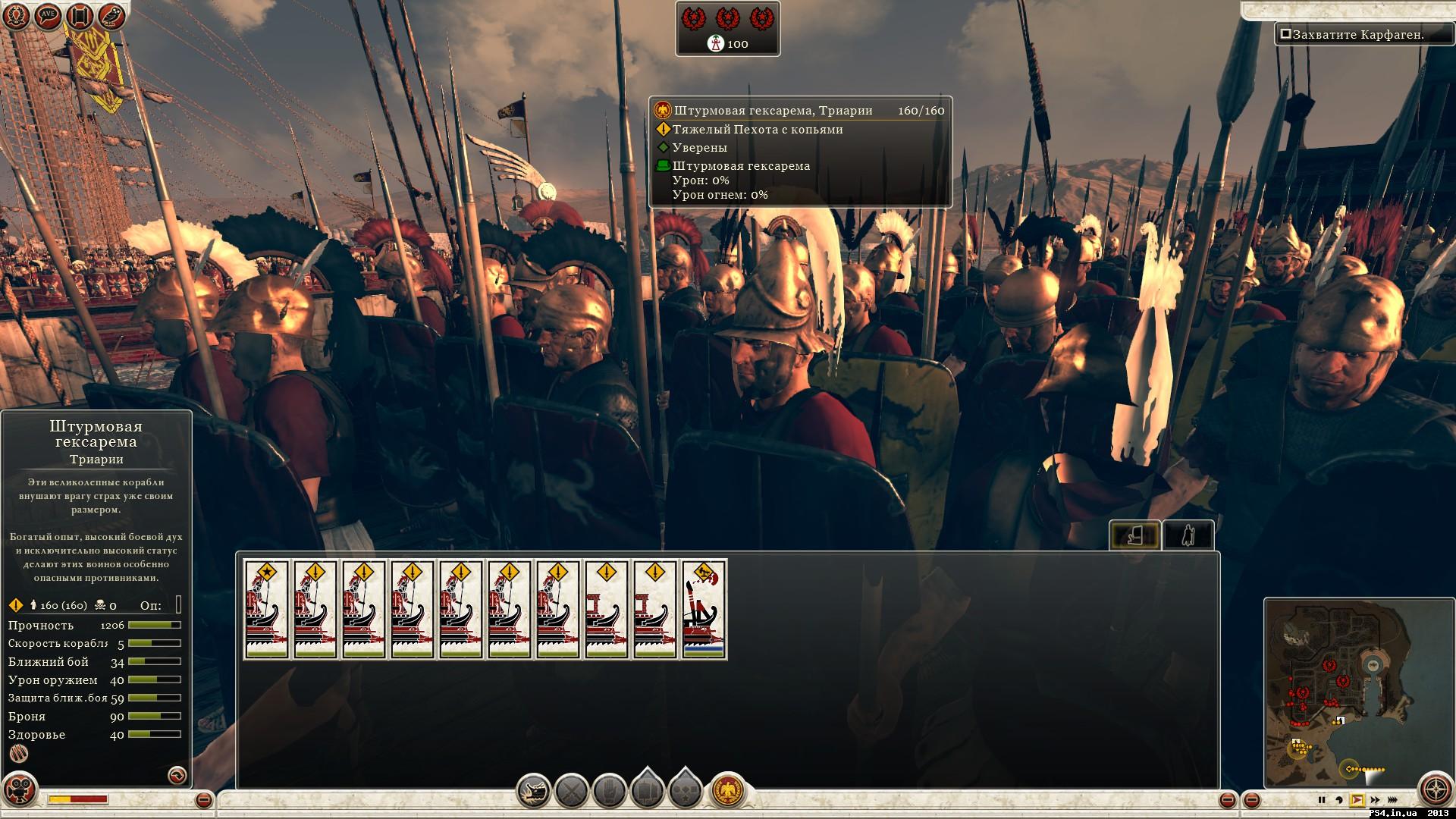1456x819 pixels.
Task: Open the AVE chat bubble button
Action: [x=49, y=16]
